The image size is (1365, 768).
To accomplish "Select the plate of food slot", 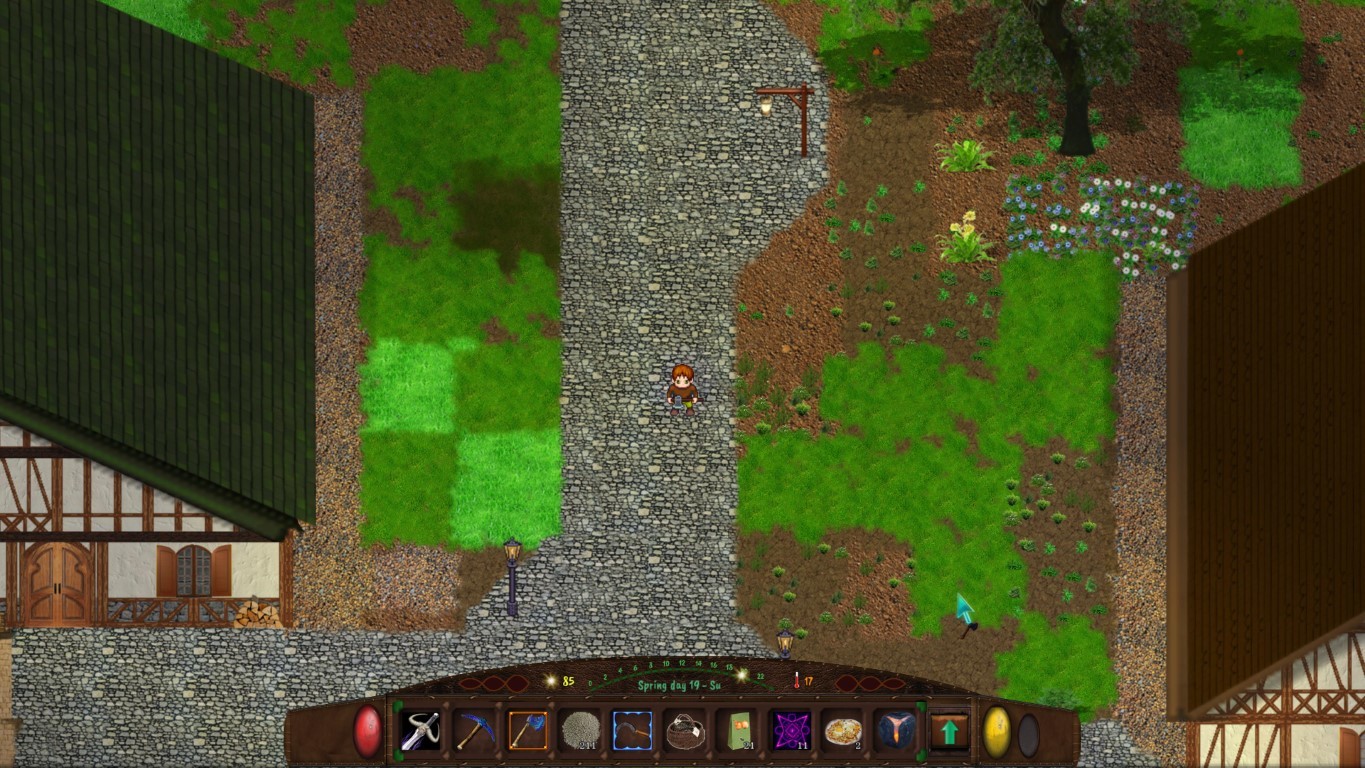I will click(x=843, y=731).
